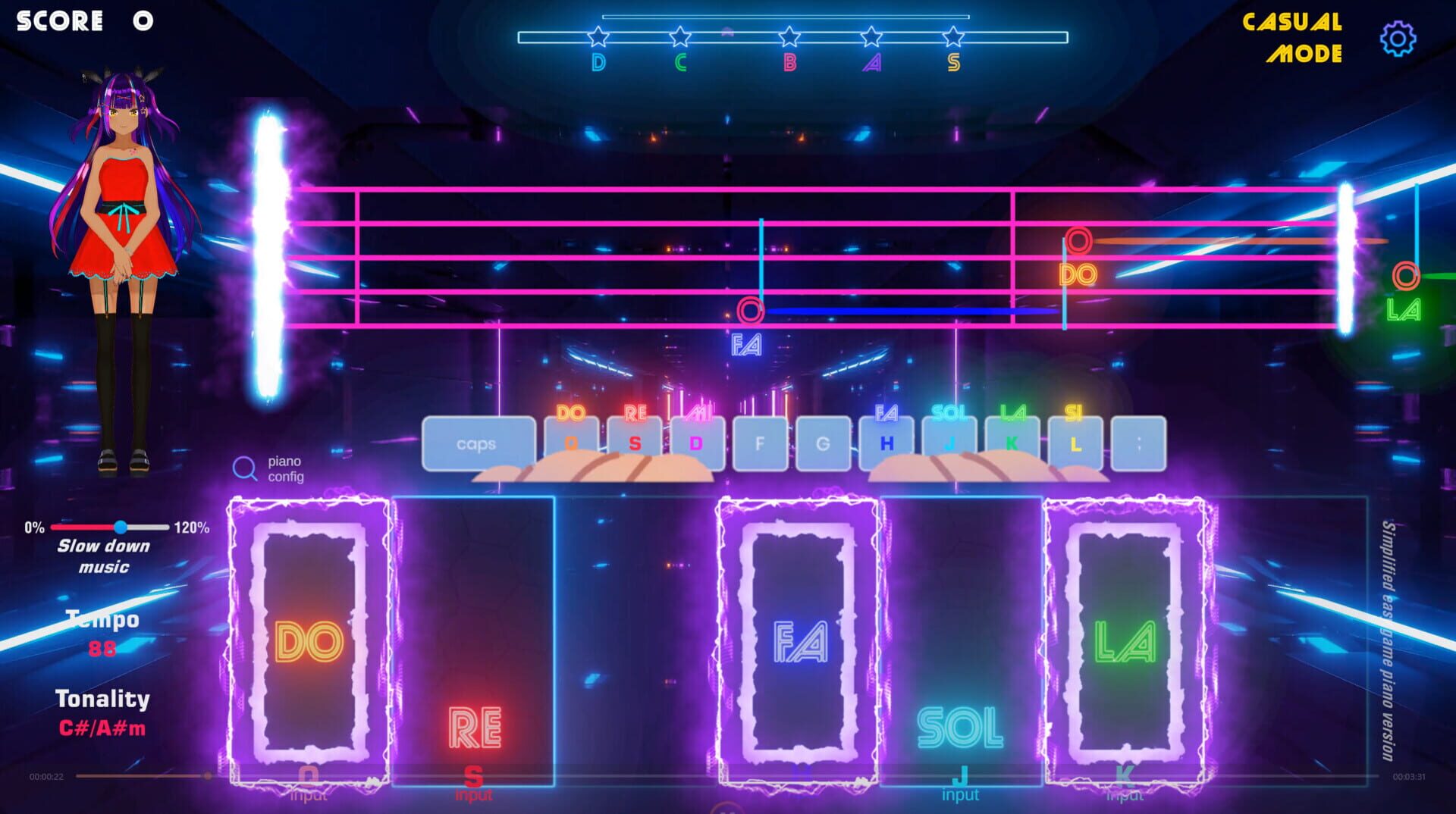The width and height of the screenshot is (1456, 814).
Task: Click the piano config magnifier icon
Action: [244, 469]
